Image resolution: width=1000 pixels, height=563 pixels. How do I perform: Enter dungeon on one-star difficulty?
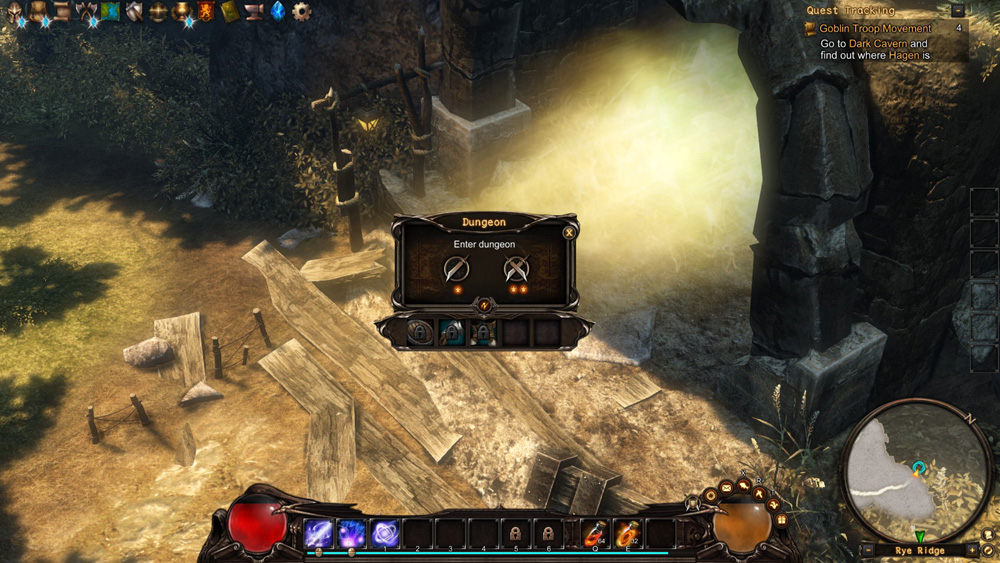[456, 269]
